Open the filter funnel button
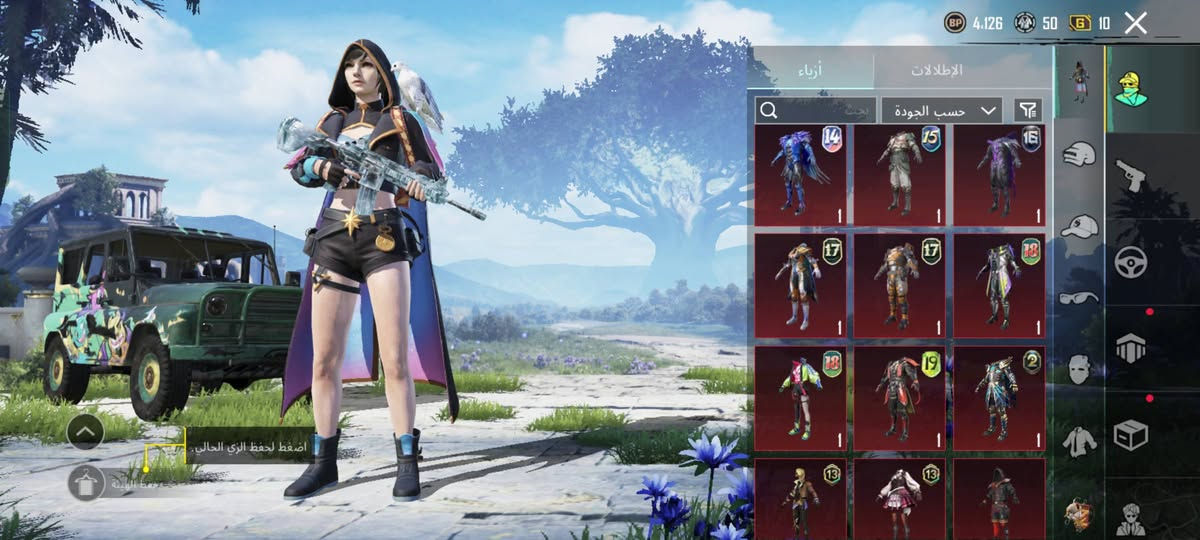1200x540 pixels. tap(1027, 110)
